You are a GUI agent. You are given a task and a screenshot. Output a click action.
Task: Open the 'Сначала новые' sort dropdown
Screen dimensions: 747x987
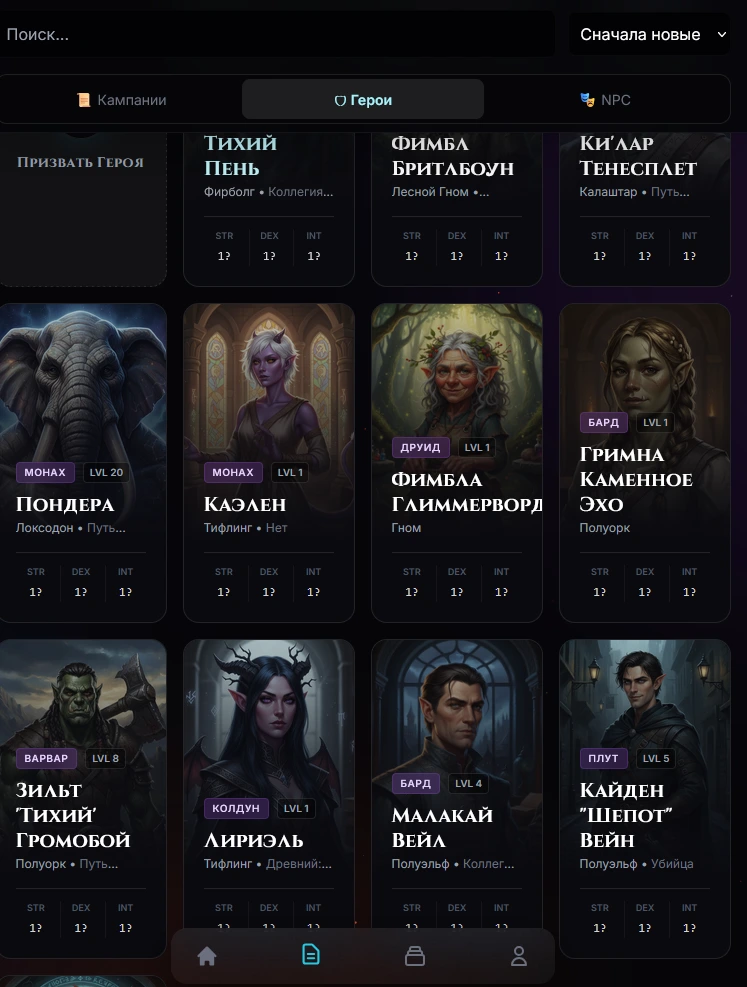651,34
